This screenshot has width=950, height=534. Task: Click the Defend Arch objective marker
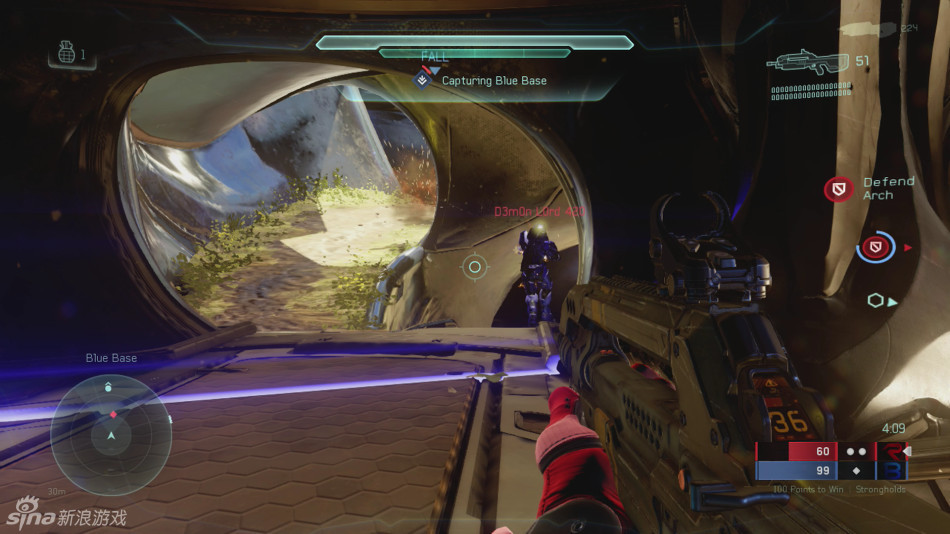point(839,189)
